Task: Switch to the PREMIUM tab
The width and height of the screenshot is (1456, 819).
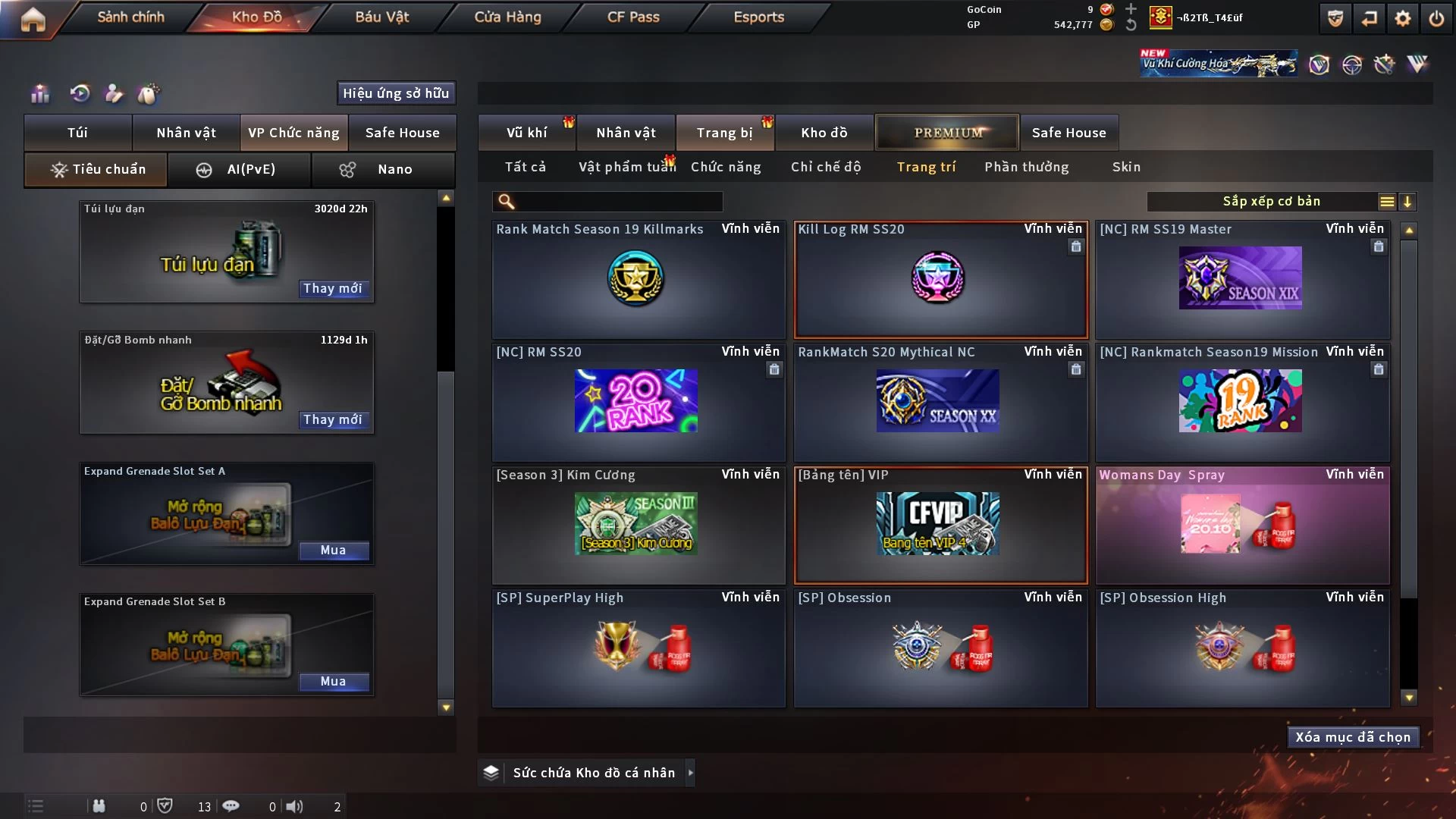Action: 947,133
